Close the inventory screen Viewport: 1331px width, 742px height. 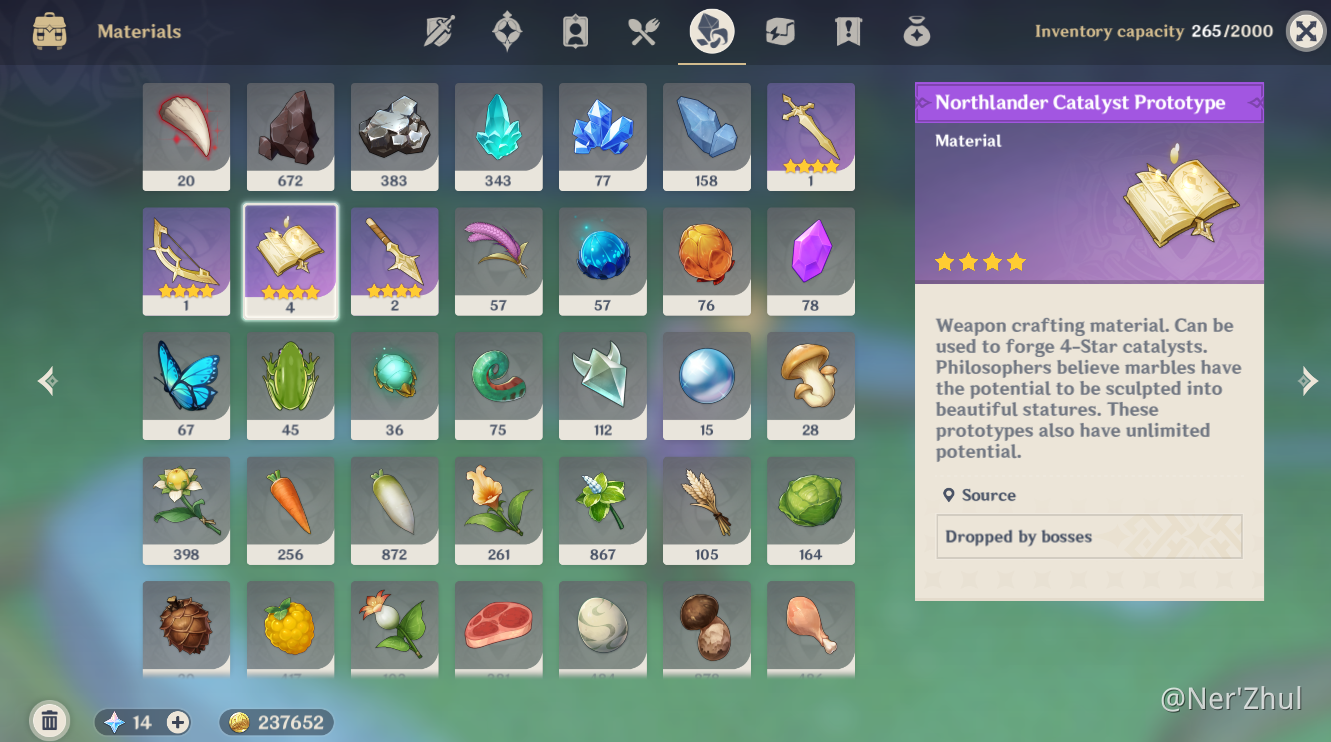coord(1305,31)
